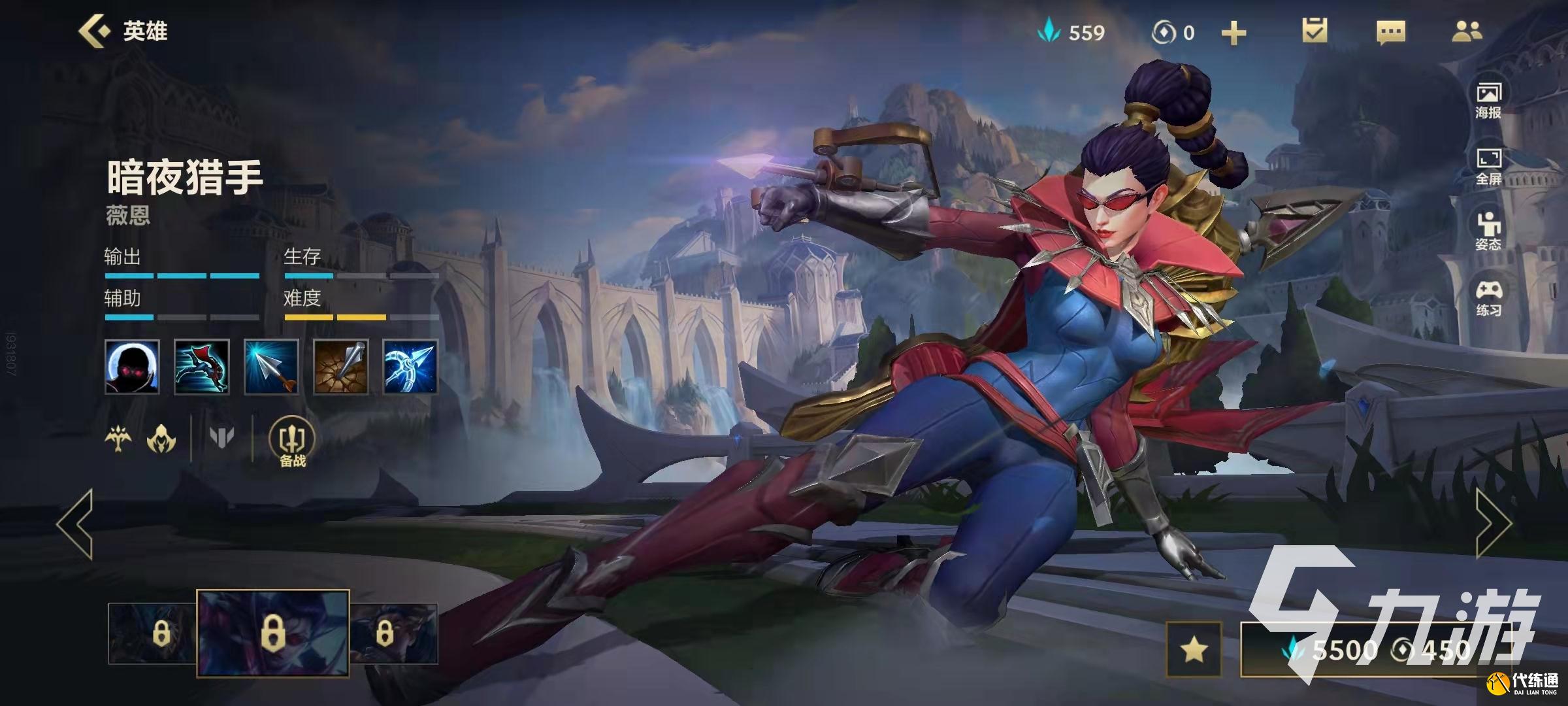Show the ultimate glowing crossbow skill icon
The height and width of the screenshot is (706, 1568).
pos(410,367)
